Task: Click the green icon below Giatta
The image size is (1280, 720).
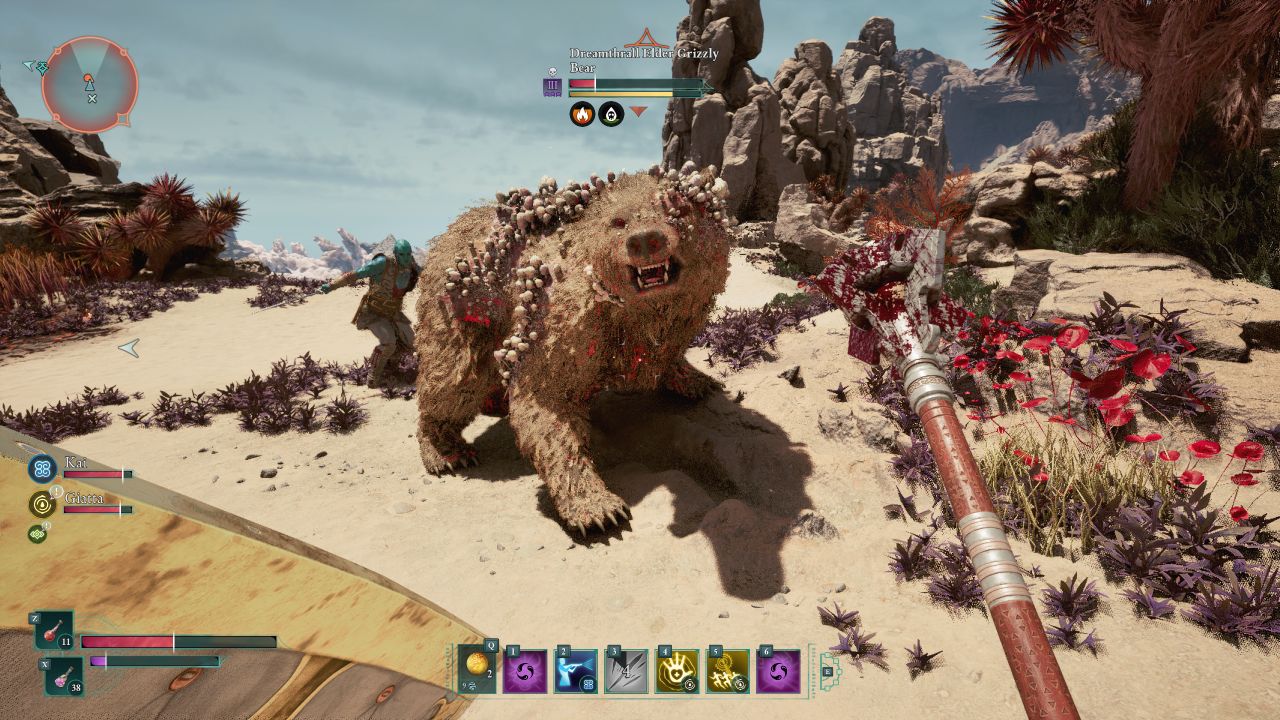Action: [x=37, y=534]
